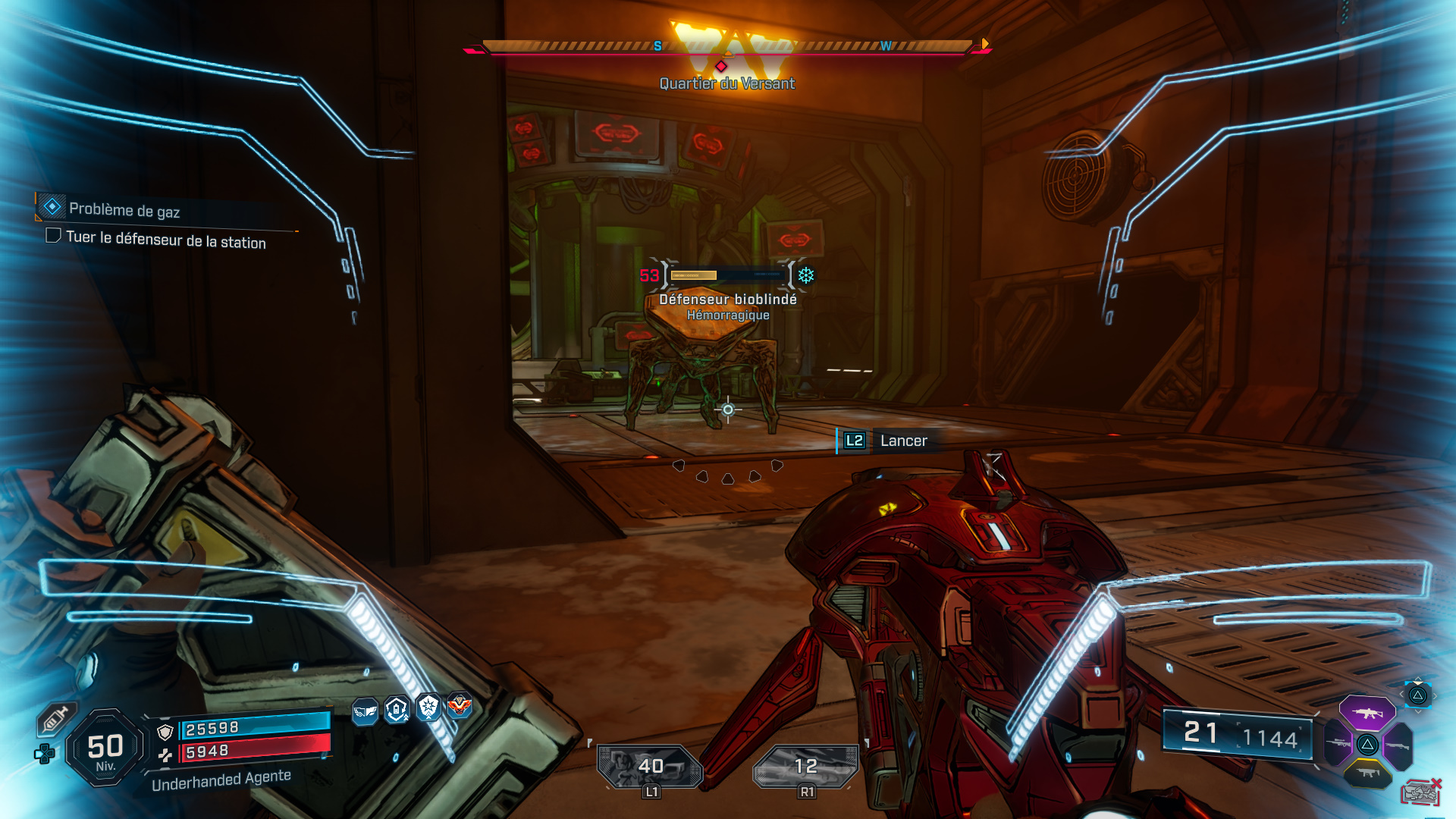This screenshot has width=1456, height=819.
Task: Click the shield recharge battery icon
Action: coord(397,708)
